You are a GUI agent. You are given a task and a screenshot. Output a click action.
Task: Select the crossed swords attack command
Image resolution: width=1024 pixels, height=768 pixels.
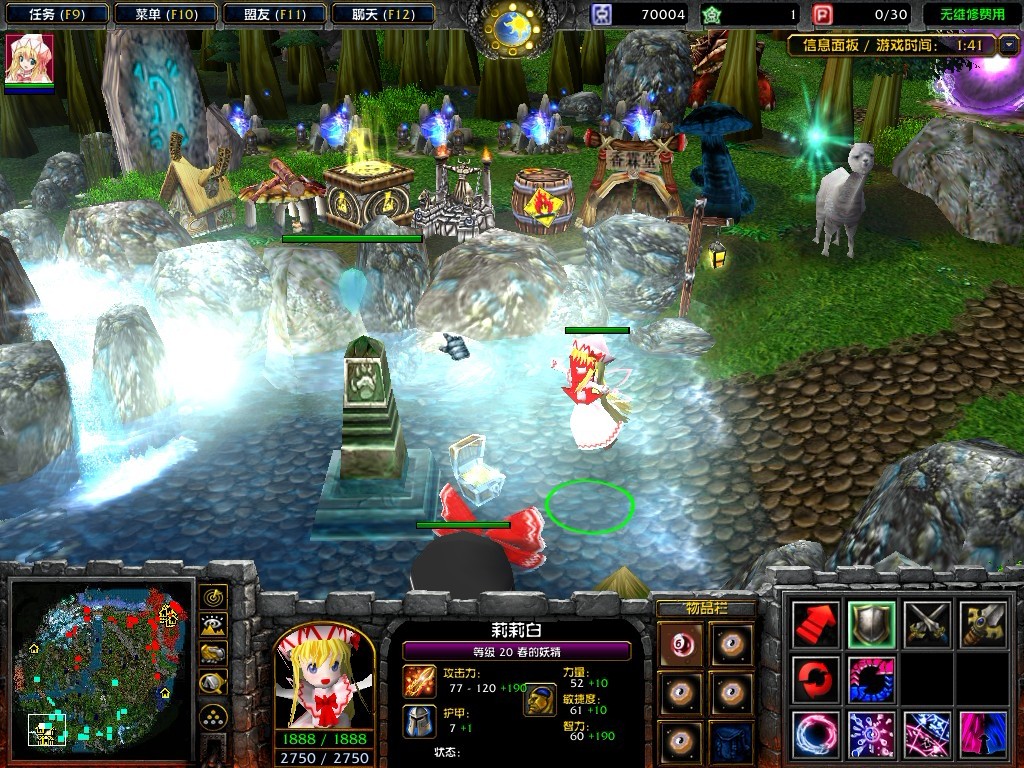click(926, 625)
